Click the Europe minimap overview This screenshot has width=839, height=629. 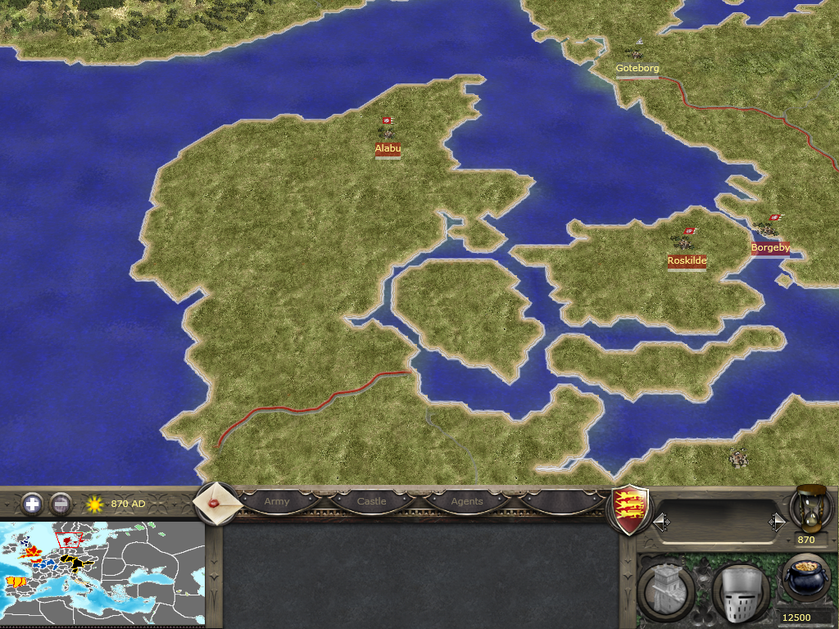click(103, 574)
